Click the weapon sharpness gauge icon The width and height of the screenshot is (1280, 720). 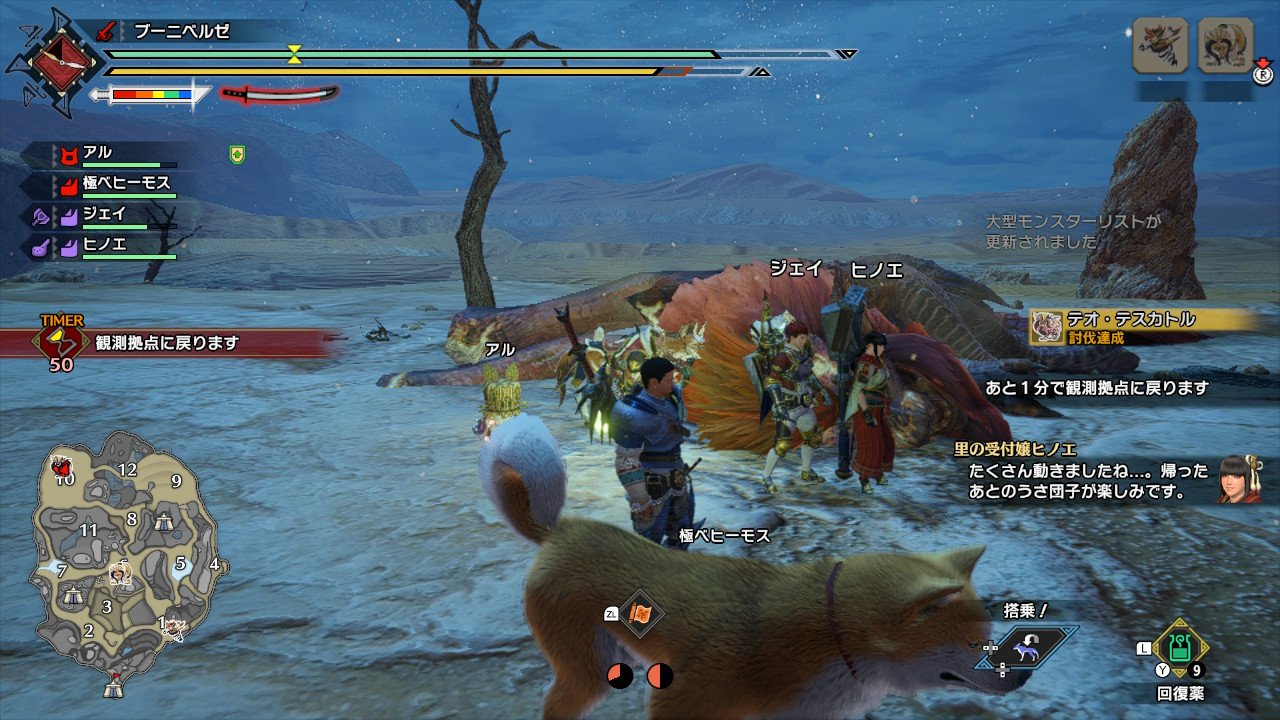(150, 95)
